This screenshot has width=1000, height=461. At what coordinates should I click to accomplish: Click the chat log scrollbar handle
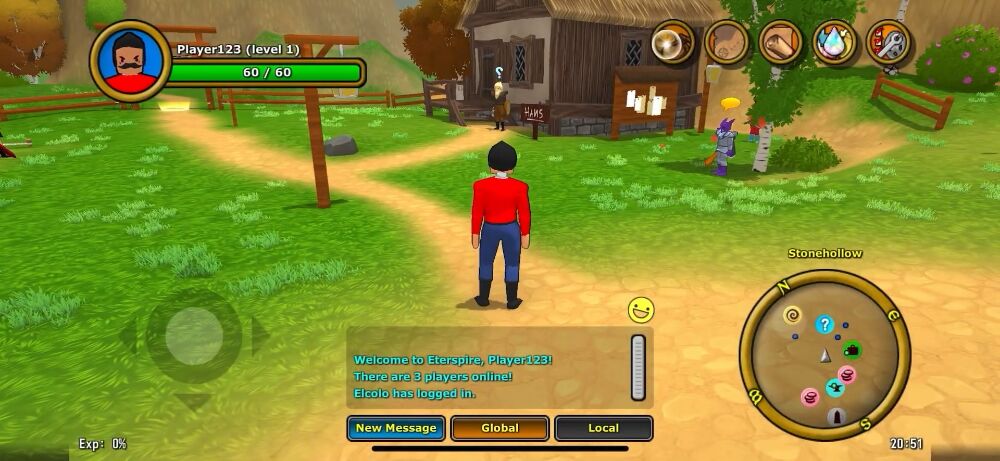pyautogui.click(x=638, y=367)
